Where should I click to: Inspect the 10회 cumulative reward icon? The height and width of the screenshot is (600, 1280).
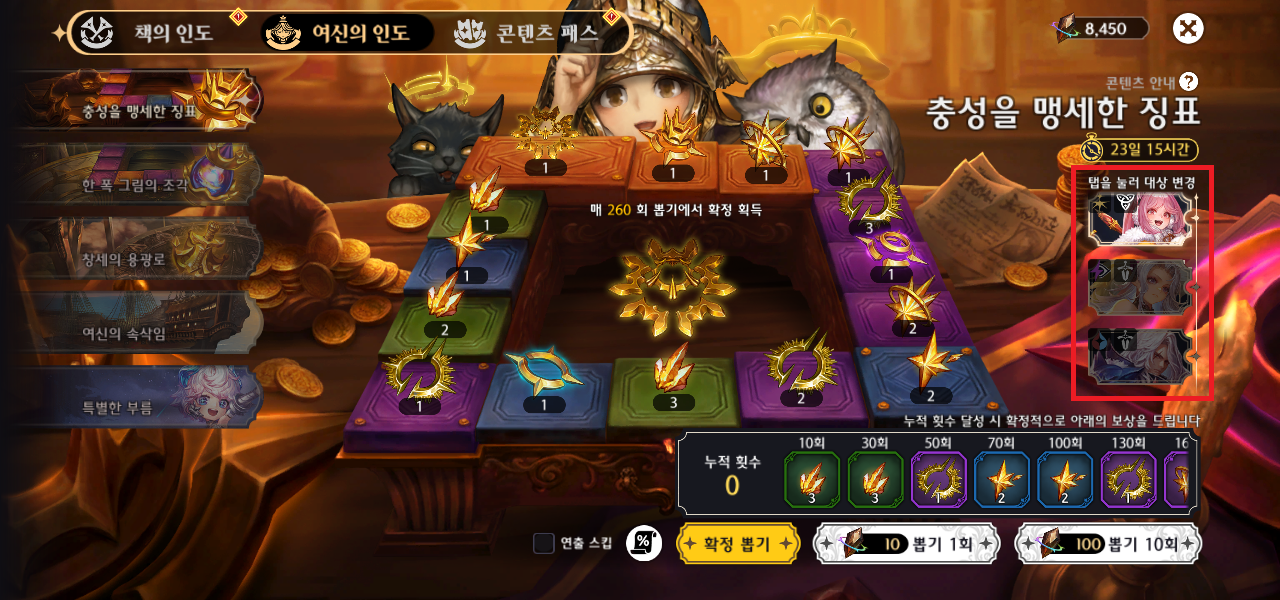(812, 479)
